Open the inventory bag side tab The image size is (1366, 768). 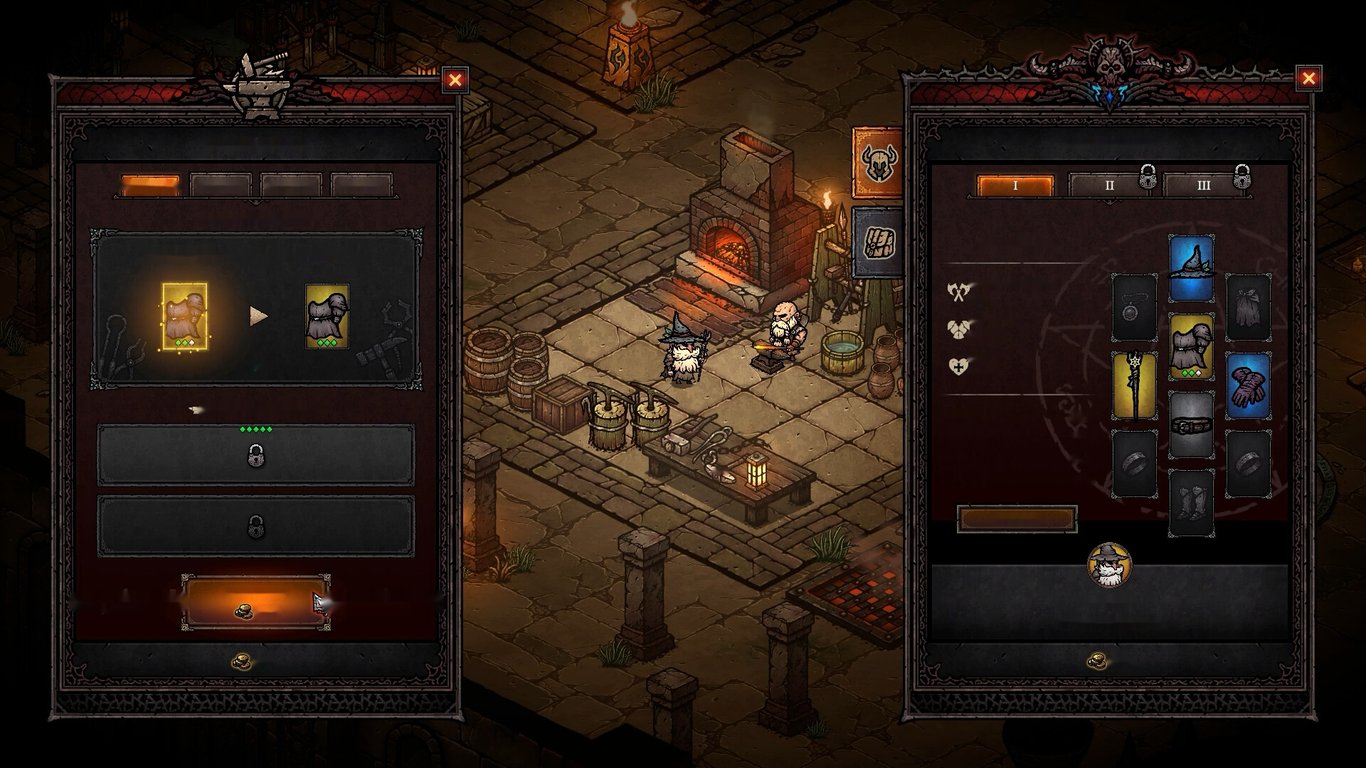click(877, 242)
